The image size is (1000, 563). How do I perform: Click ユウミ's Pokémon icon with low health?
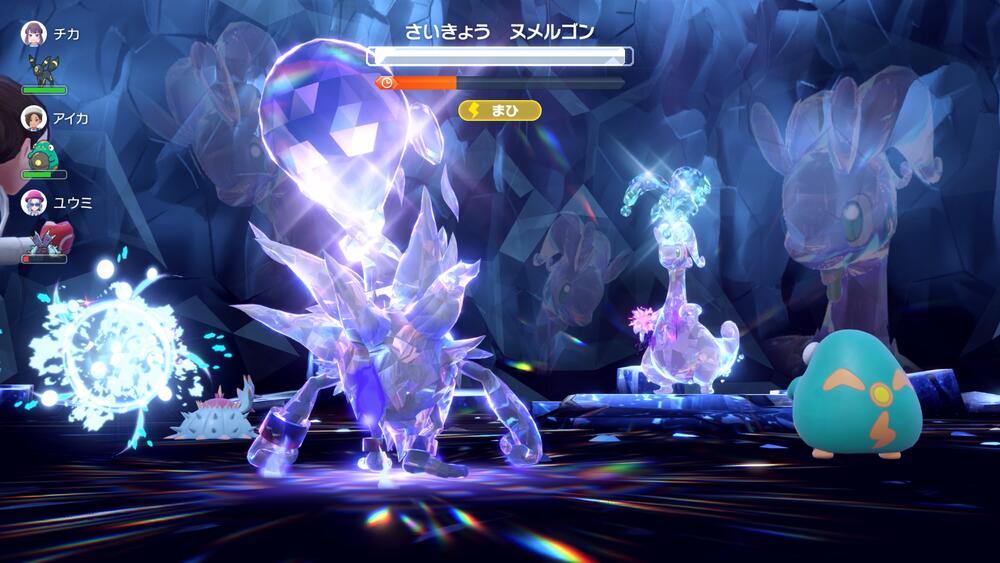pos(44,239)
